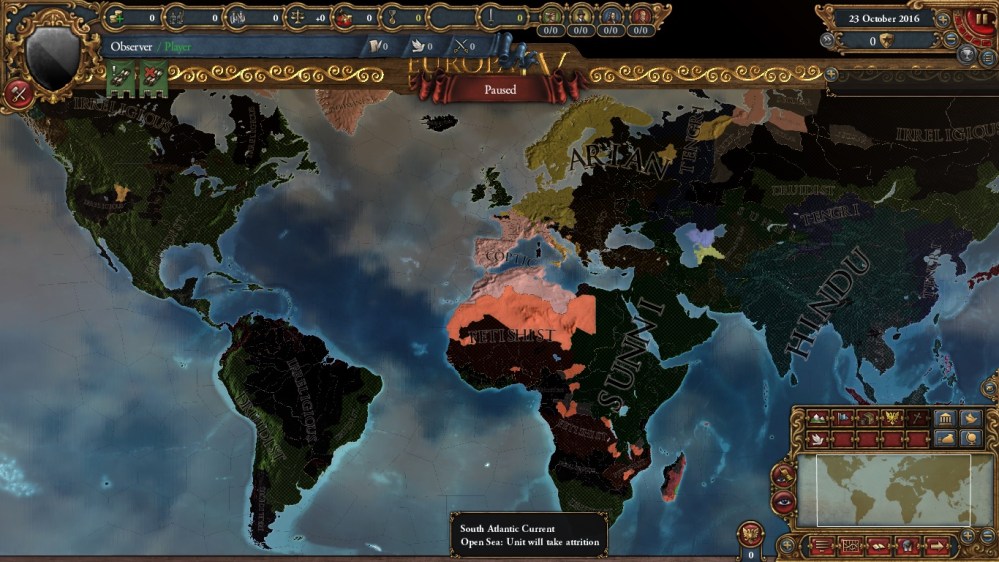The height and width of the screenshot is (562, 999).
Task: Open the column building map mode category
Action: point(944,417)
